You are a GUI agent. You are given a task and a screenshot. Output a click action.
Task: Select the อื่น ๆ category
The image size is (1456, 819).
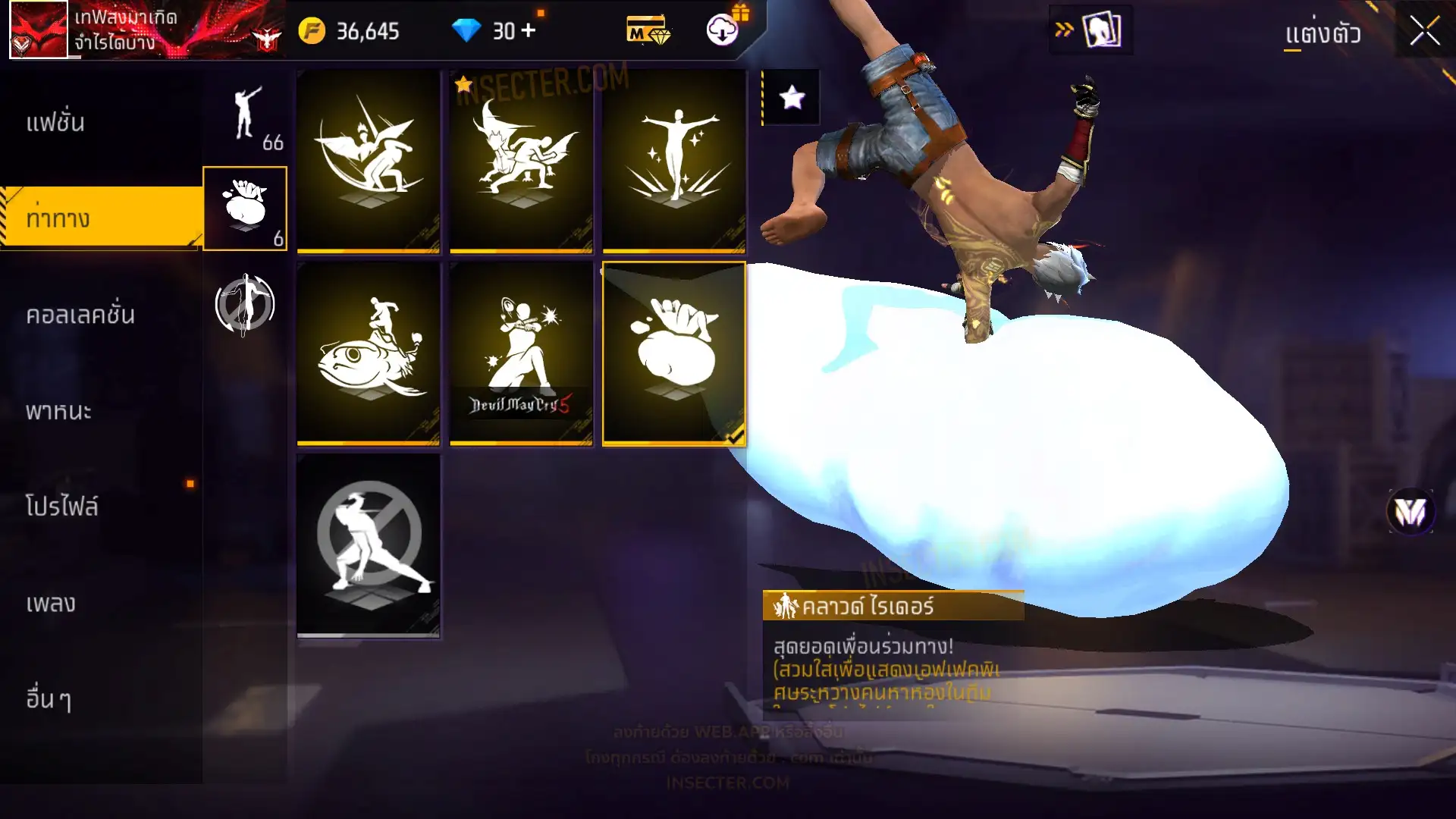coord(49,698)
